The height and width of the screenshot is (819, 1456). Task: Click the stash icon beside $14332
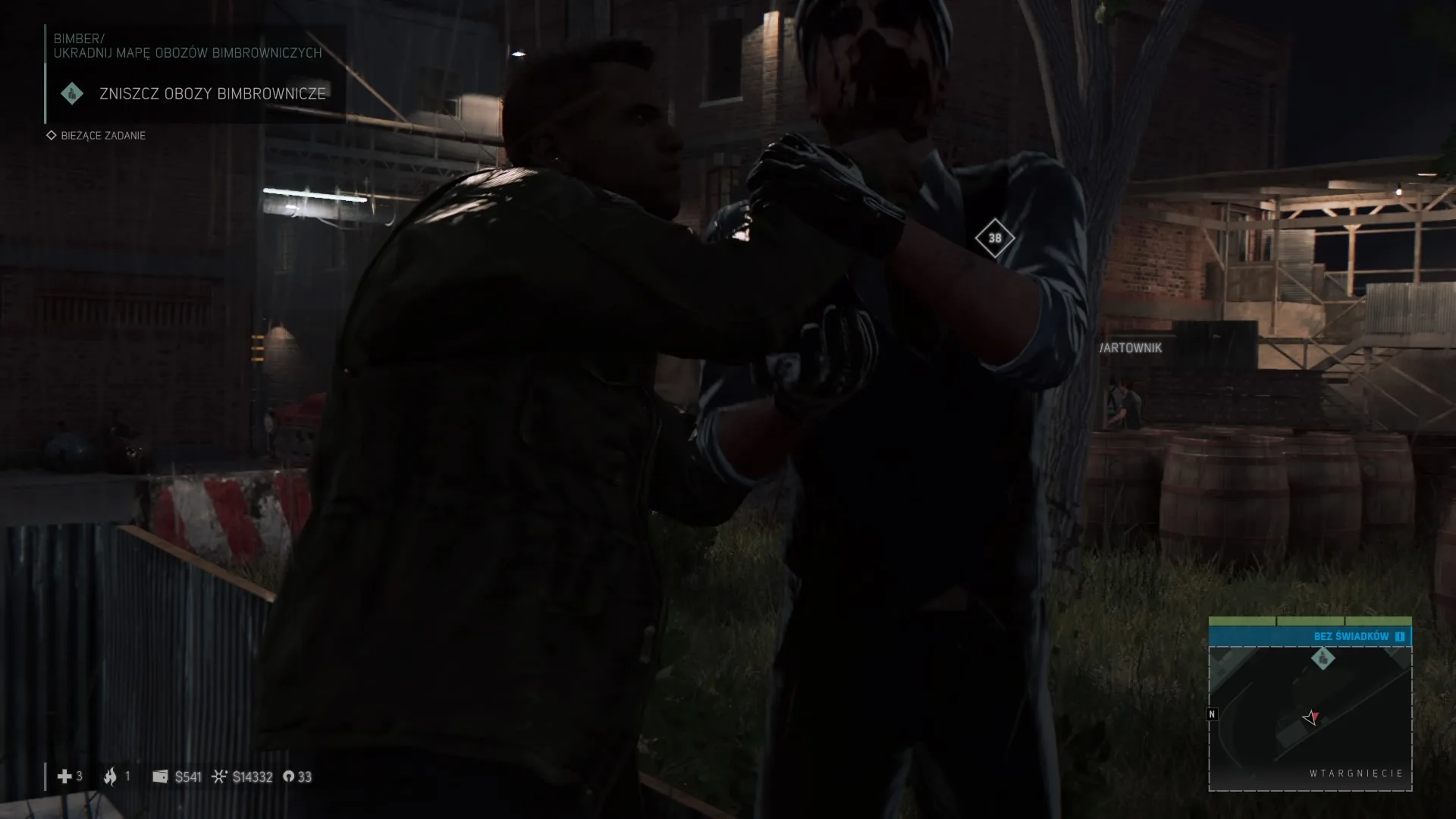pyautogui.click(x=220, y=777)
